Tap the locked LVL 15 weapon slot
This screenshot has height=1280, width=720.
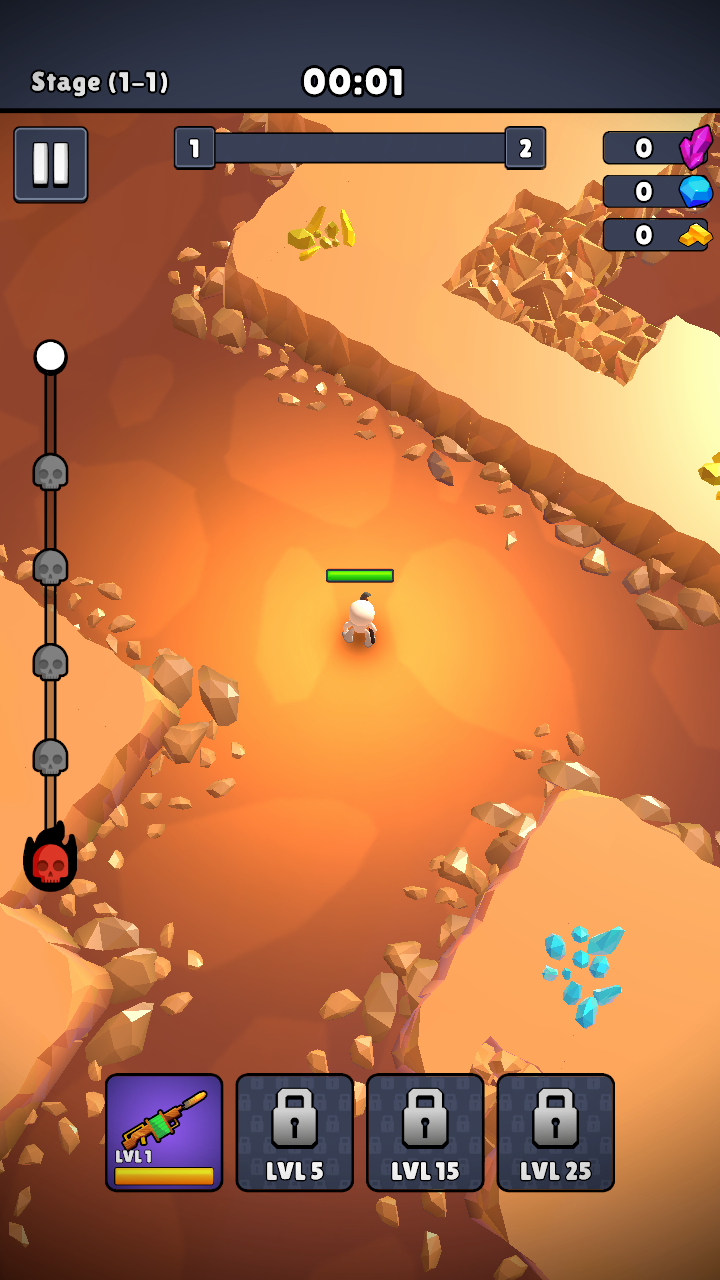pos(425,1132)
